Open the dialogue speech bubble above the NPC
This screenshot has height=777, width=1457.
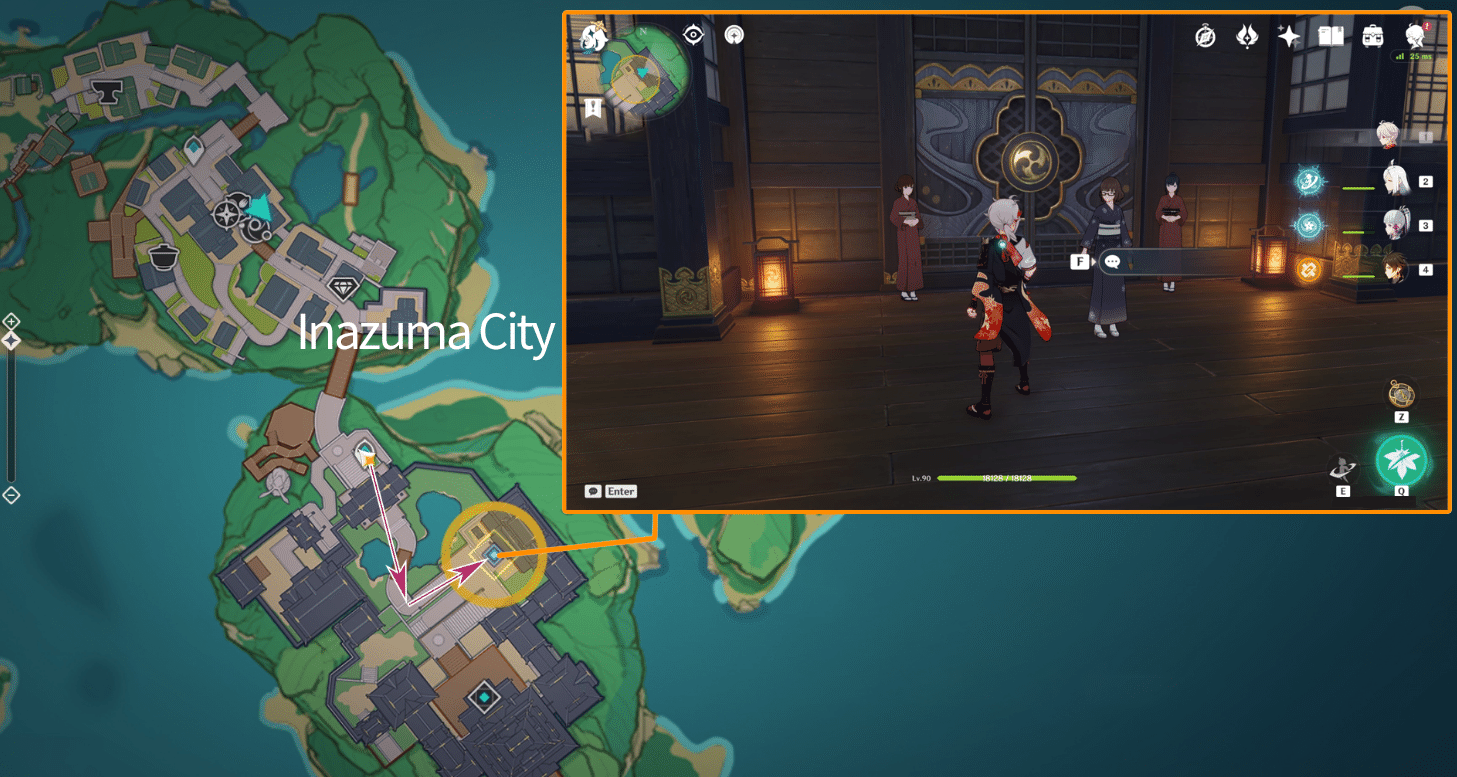[1111, 262]
